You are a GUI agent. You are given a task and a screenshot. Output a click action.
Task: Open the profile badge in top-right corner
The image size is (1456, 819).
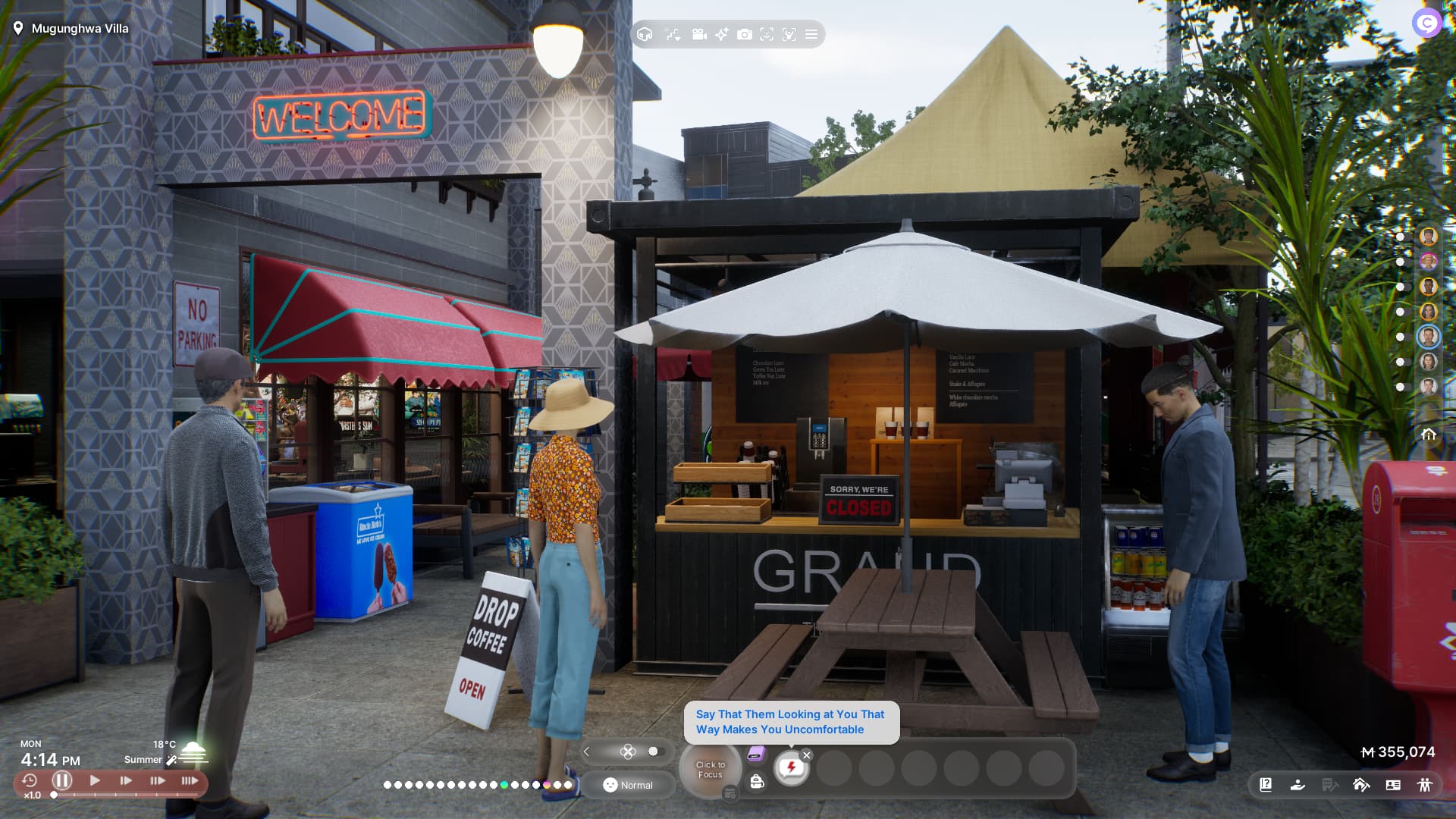(1426, 23)
